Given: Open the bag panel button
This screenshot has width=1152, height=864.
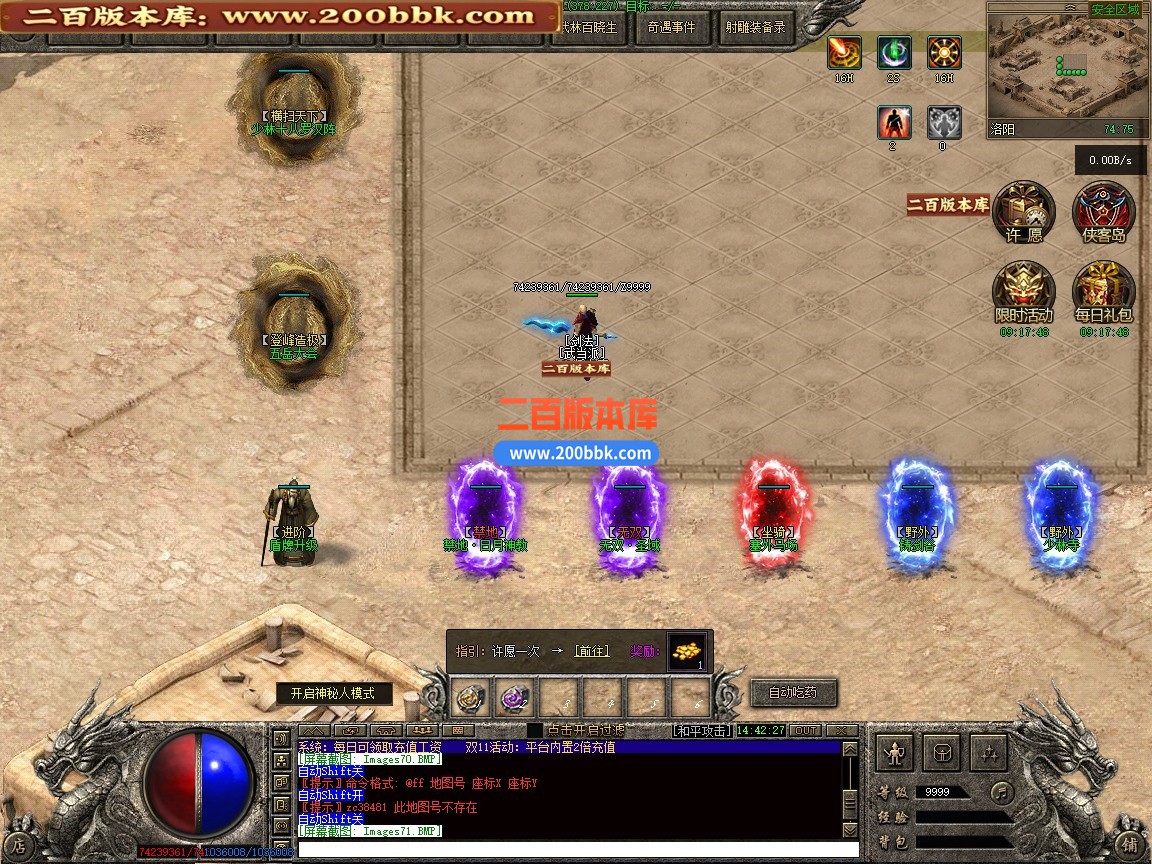Looking at the screenshot, I should [942, 751].
